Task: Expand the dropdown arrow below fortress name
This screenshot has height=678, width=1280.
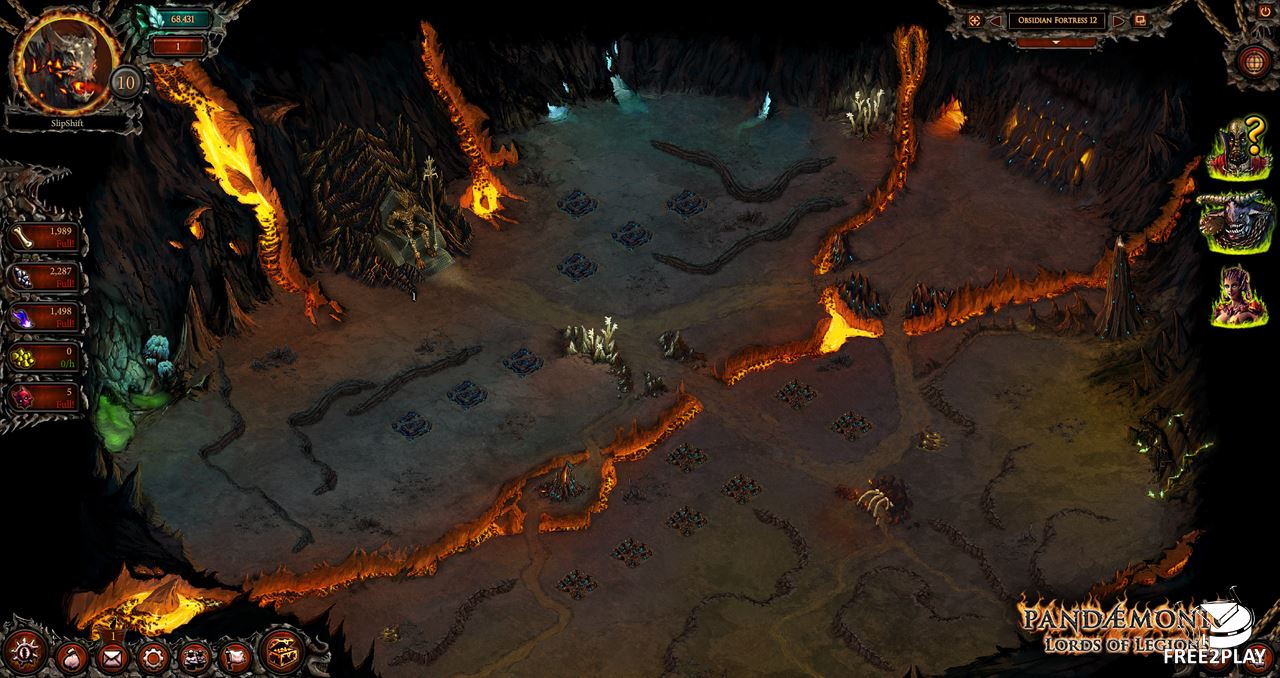Action: tap(1056, 43)
